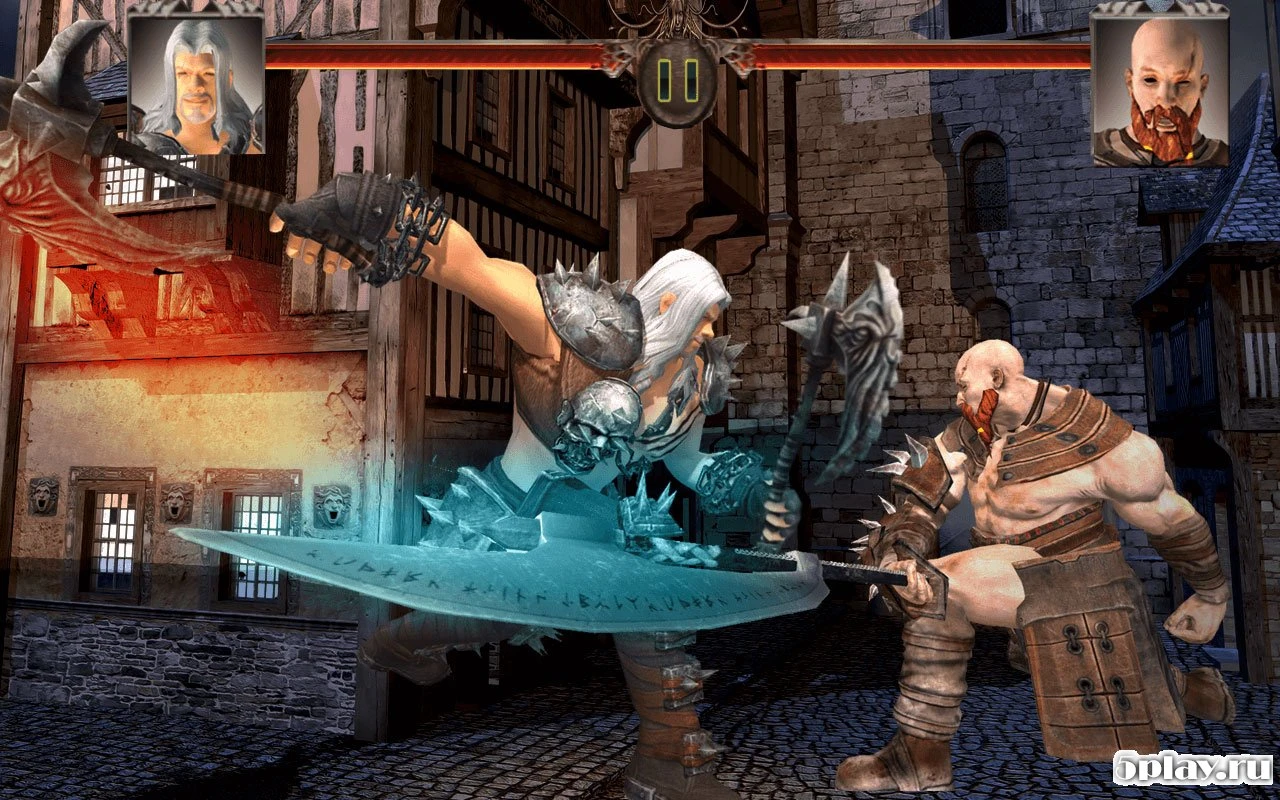This screenshot has width=1280, height=800.
Task: Tap the bald red-bearded opponent portrait
Action: pyautogui.click(x=1159, y=90)
